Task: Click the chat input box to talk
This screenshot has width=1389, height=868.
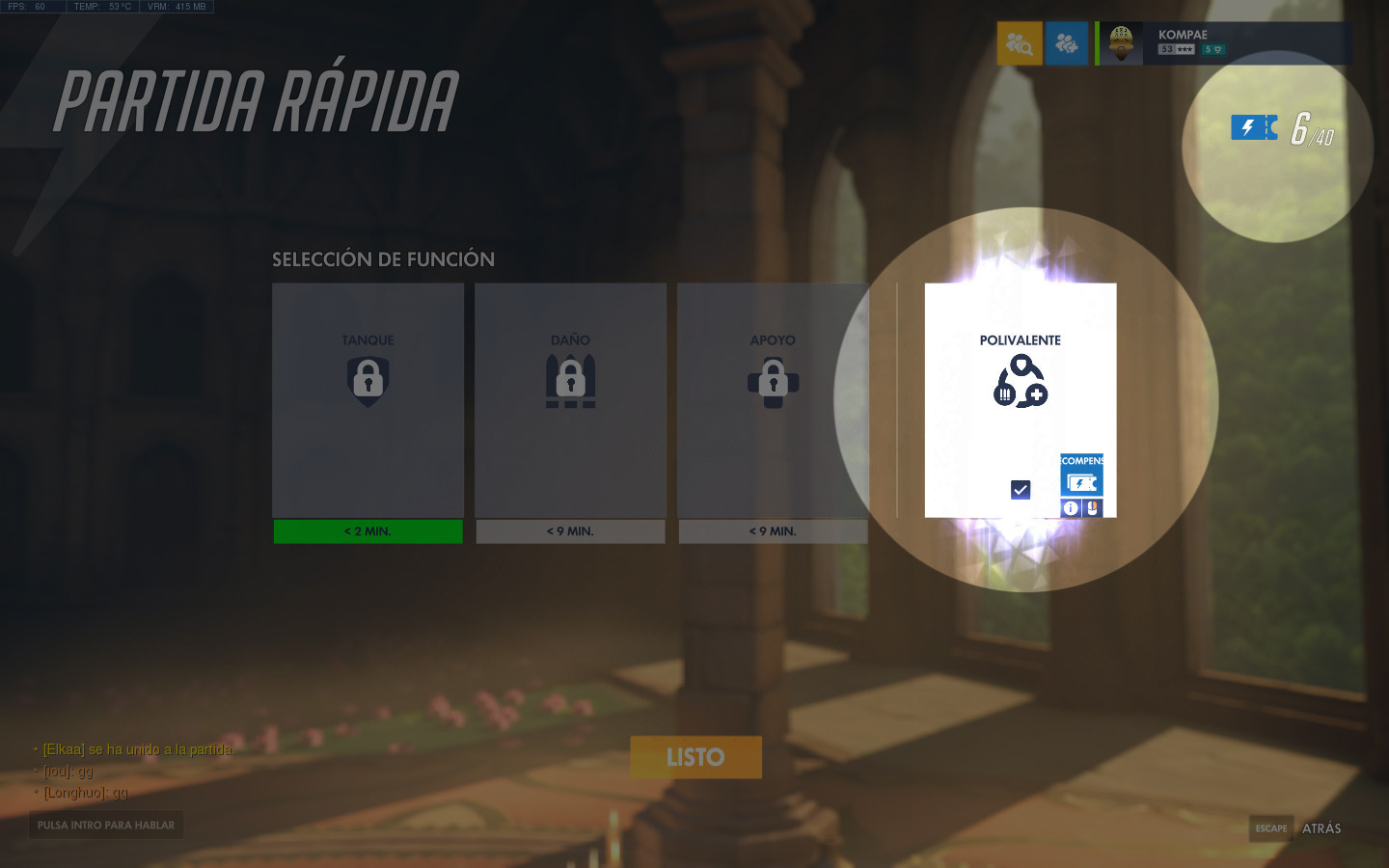Action: click(x=106, y=826)
